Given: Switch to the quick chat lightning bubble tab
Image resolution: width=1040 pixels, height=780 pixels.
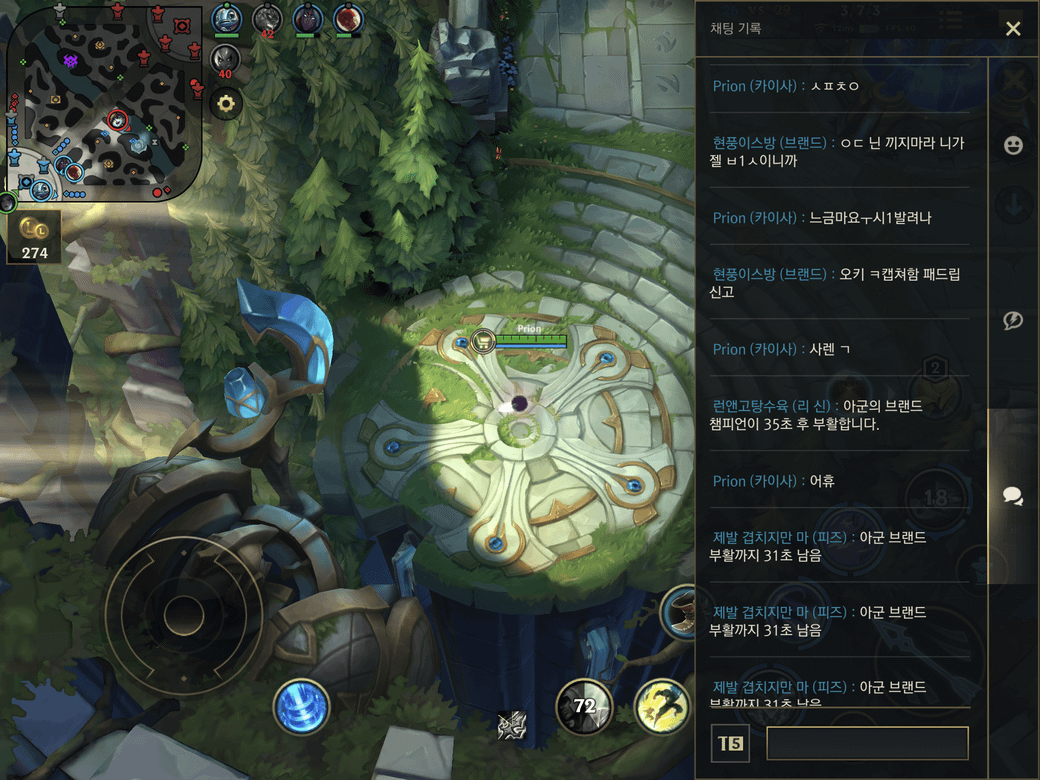Looking at the screenshot, I should pos(1013,320).
